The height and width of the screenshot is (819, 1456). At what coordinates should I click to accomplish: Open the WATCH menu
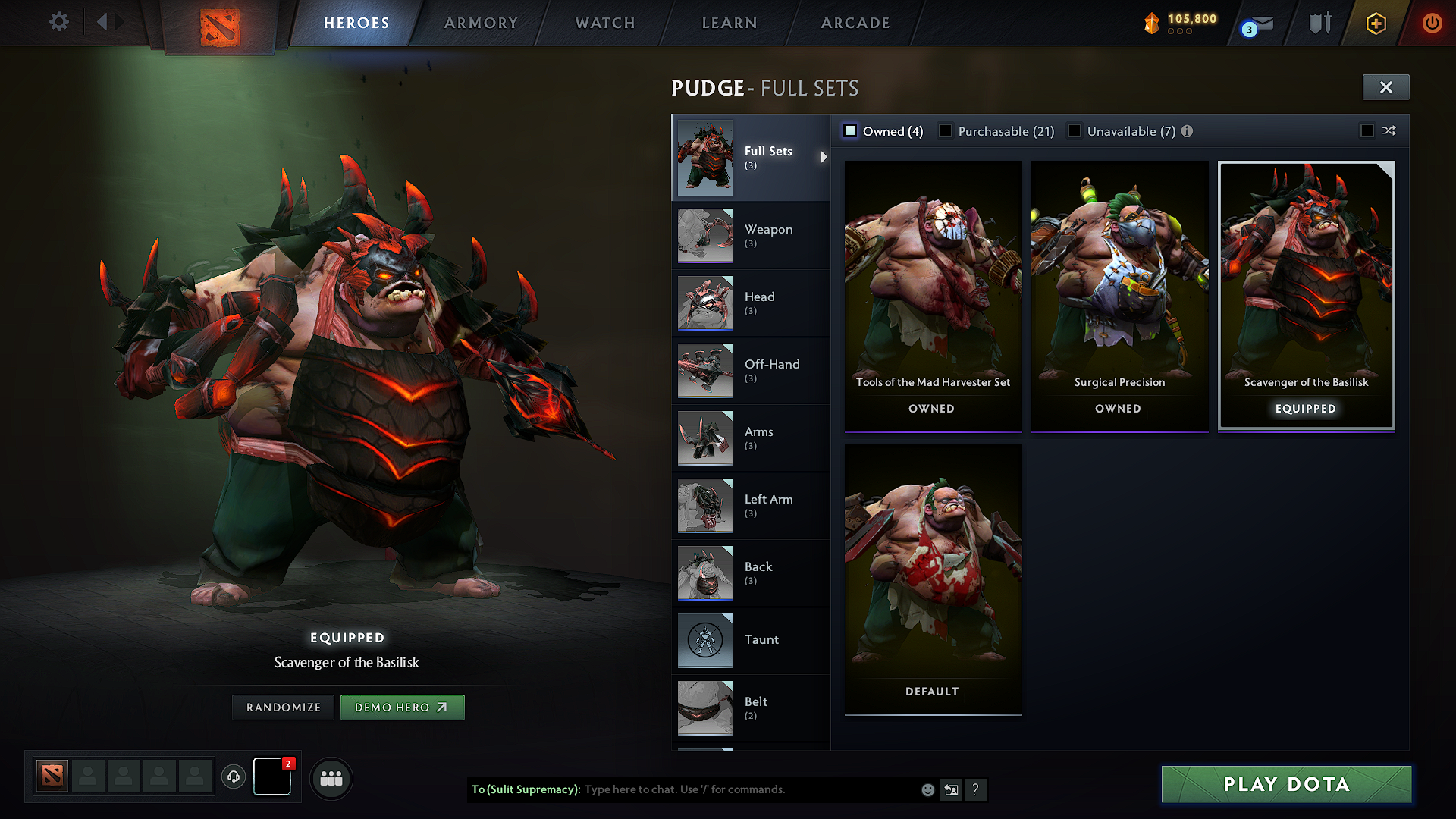[603, 22]
